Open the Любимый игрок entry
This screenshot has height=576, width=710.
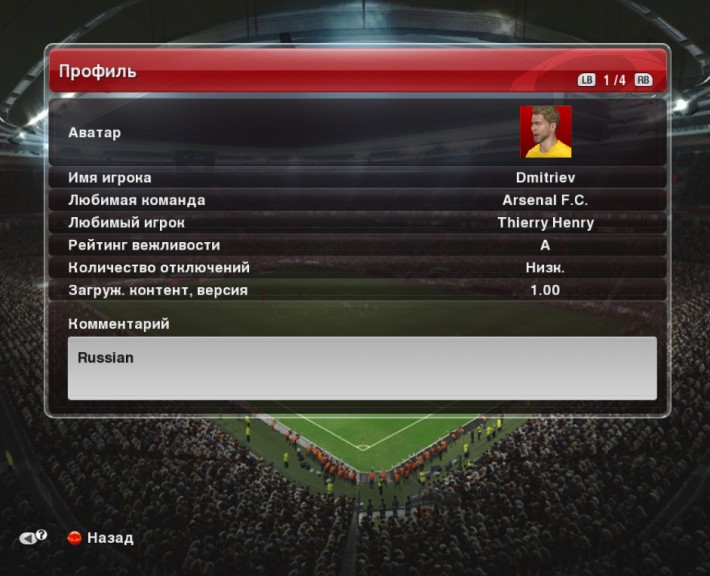(357, 223)
